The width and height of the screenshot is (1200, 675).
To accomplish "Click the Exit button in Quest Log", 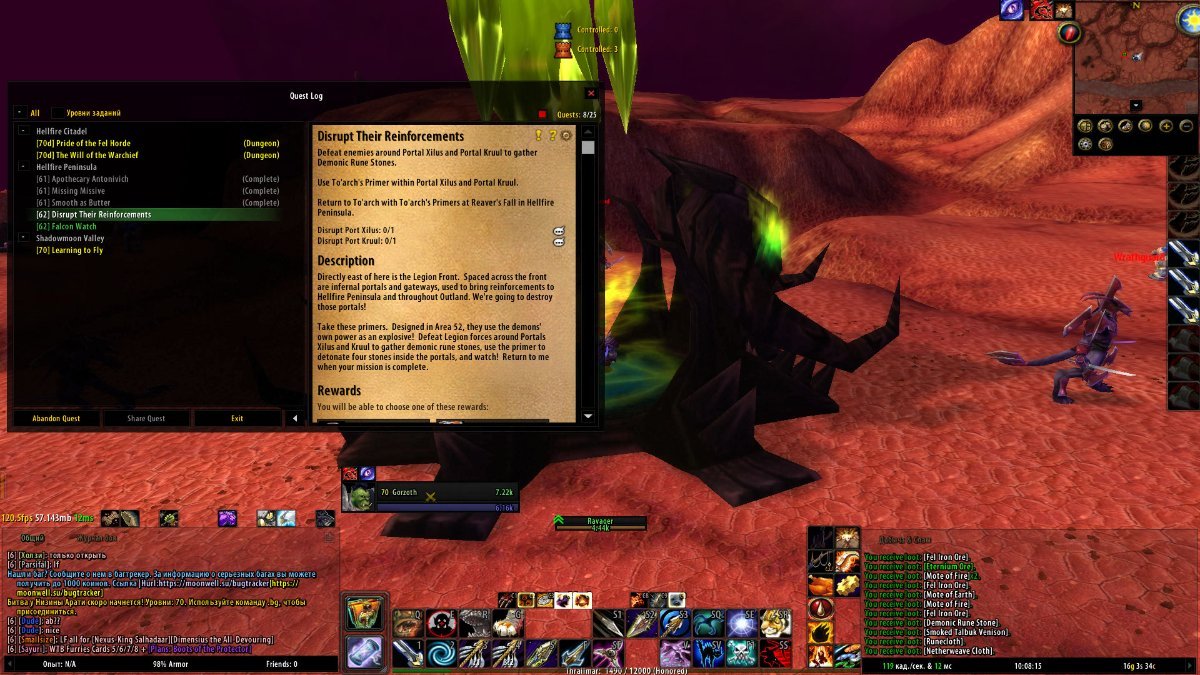I will tap(237, 418).
